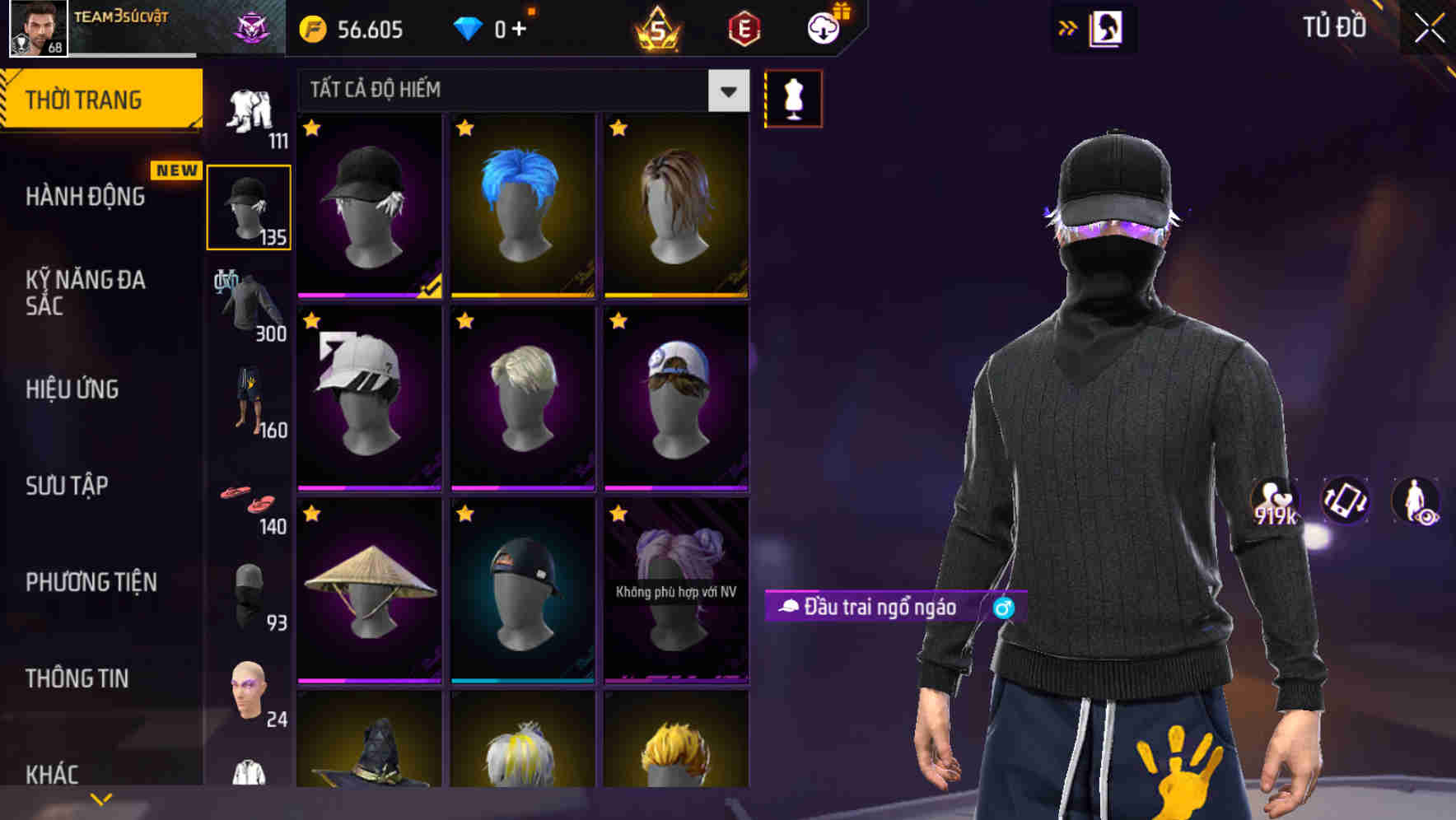Switch to the HÀNH ĐỘNG tab
Screen dimensions: 1456x820
point(87,196)
